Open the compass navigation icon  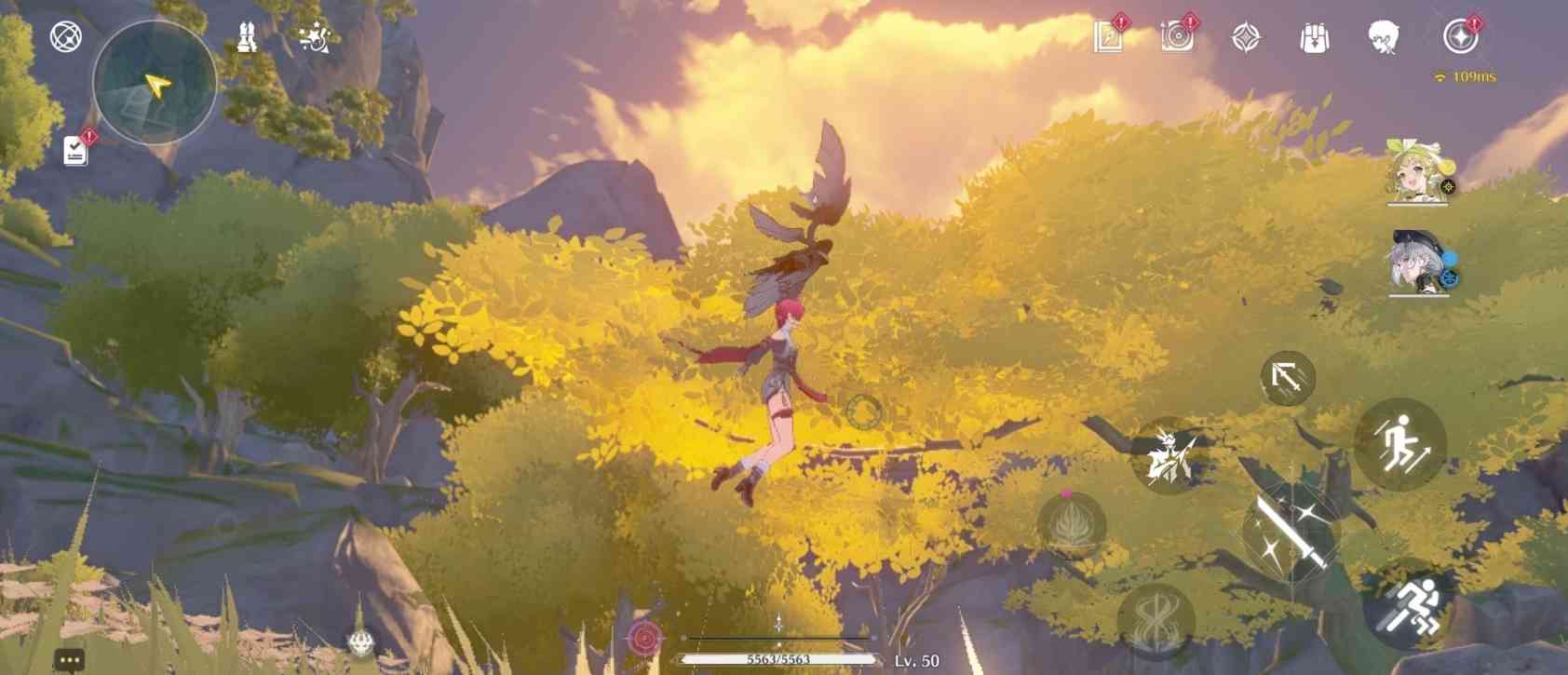[x=63, y=39]
